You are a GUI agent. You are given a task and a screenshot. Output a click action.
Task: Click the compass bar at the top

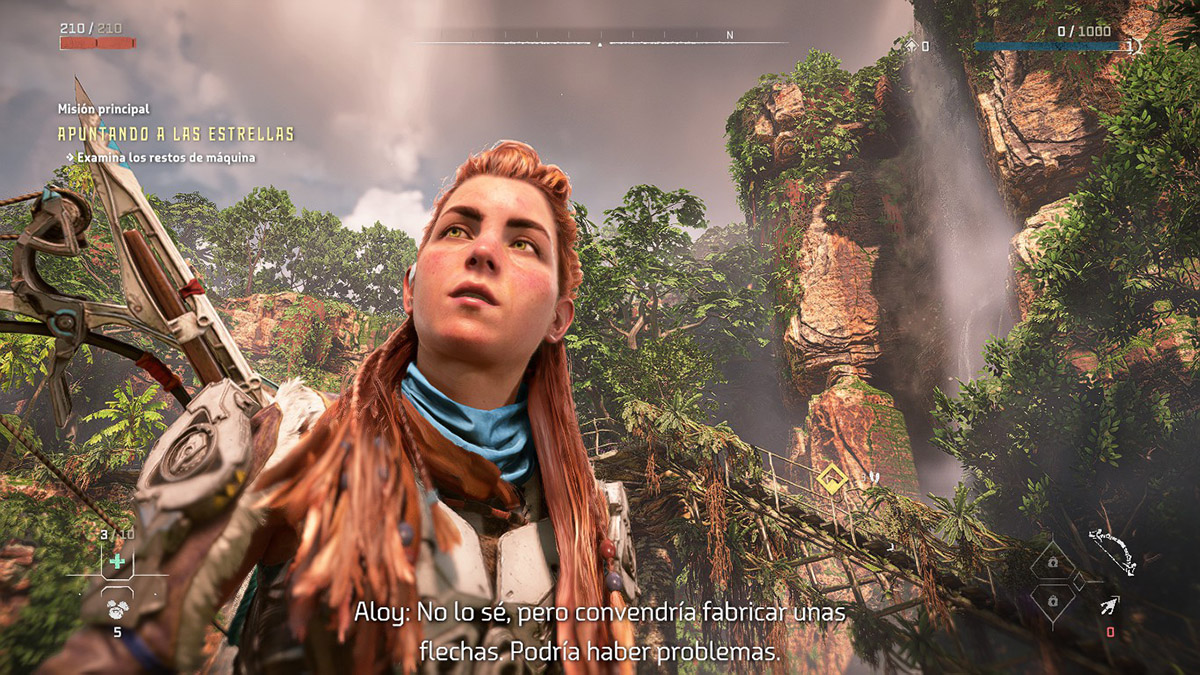pyautogui.click(x=600, y=43)
